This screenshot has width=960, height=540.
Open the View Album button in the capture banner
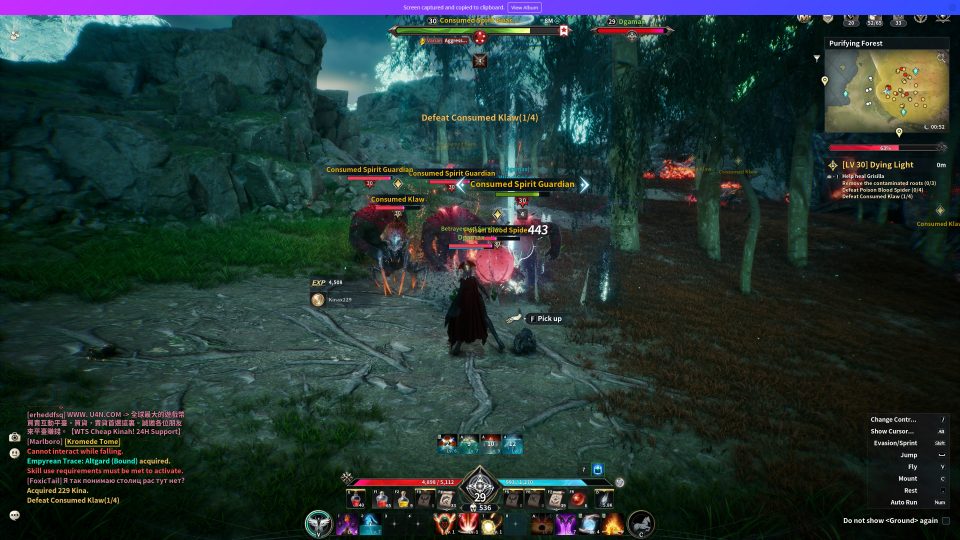[525, 7]
